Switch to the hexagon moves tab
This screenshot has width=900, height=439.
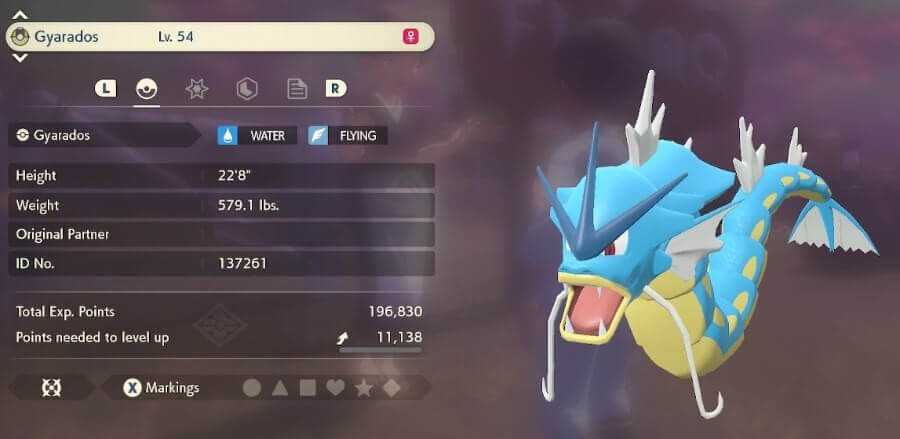(247, 89)
